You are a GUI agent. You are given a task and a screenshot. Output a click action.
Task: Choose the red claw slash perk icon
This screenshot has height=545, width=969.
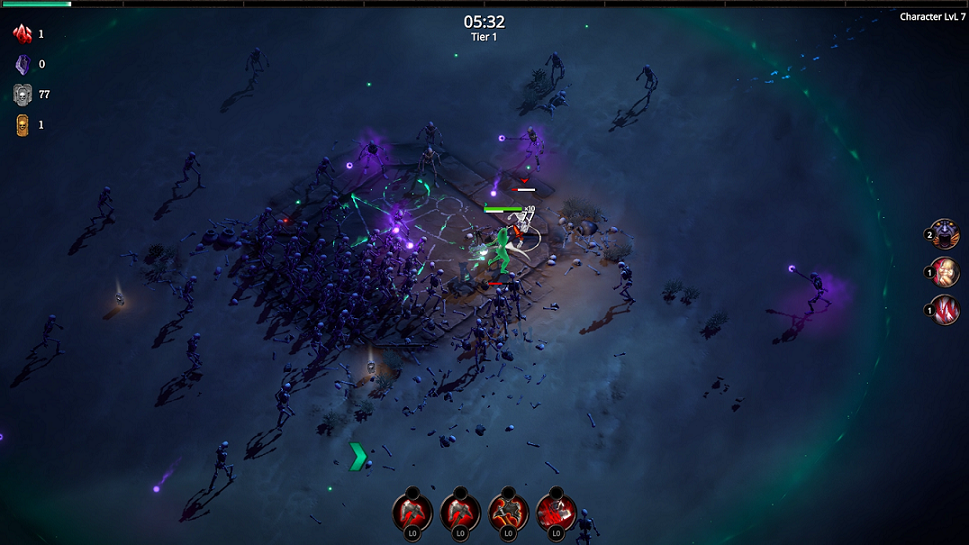click(x=944, y=309)
